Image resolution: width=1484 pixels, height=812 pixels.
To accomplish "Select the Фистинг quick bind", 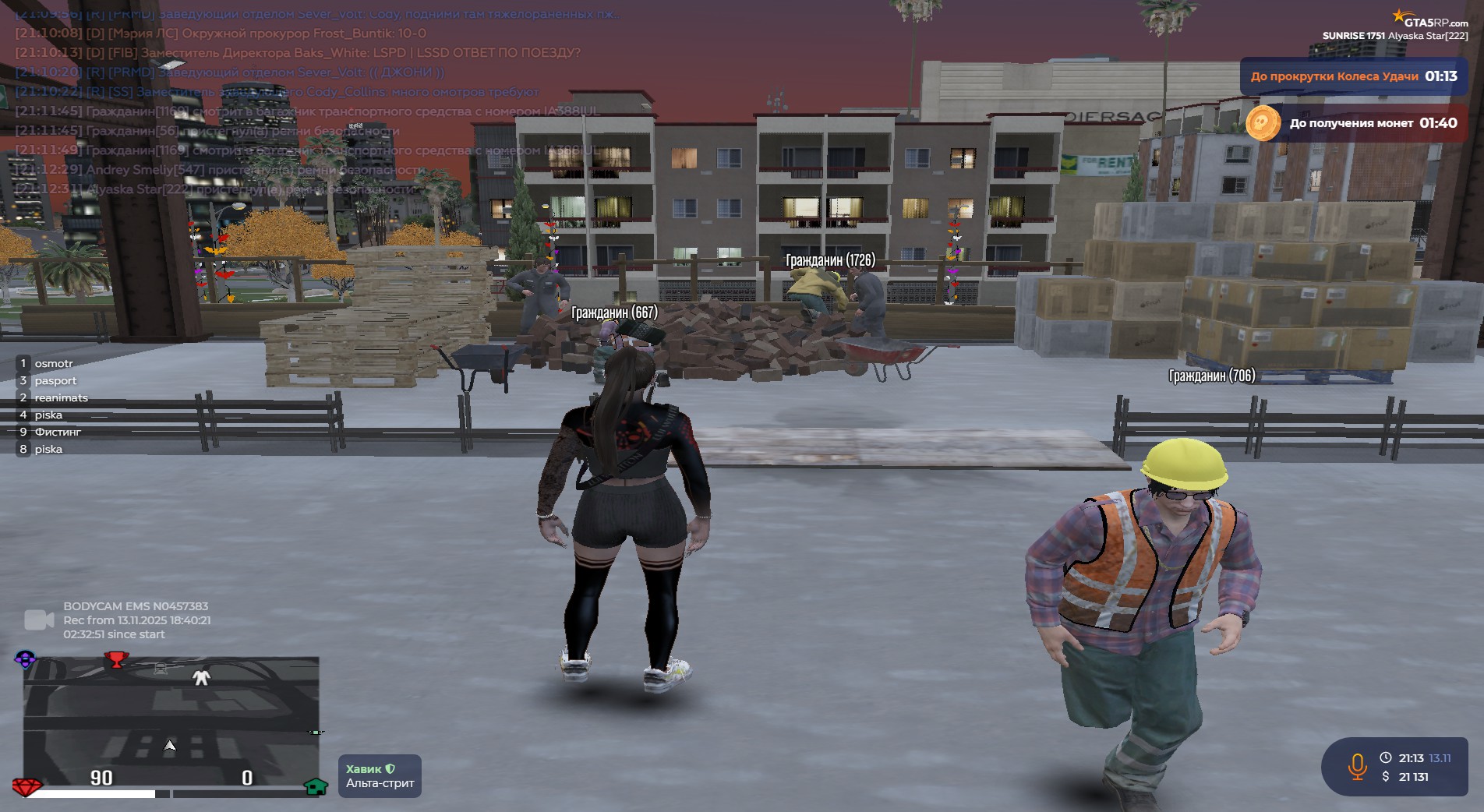I will point(57,432).
